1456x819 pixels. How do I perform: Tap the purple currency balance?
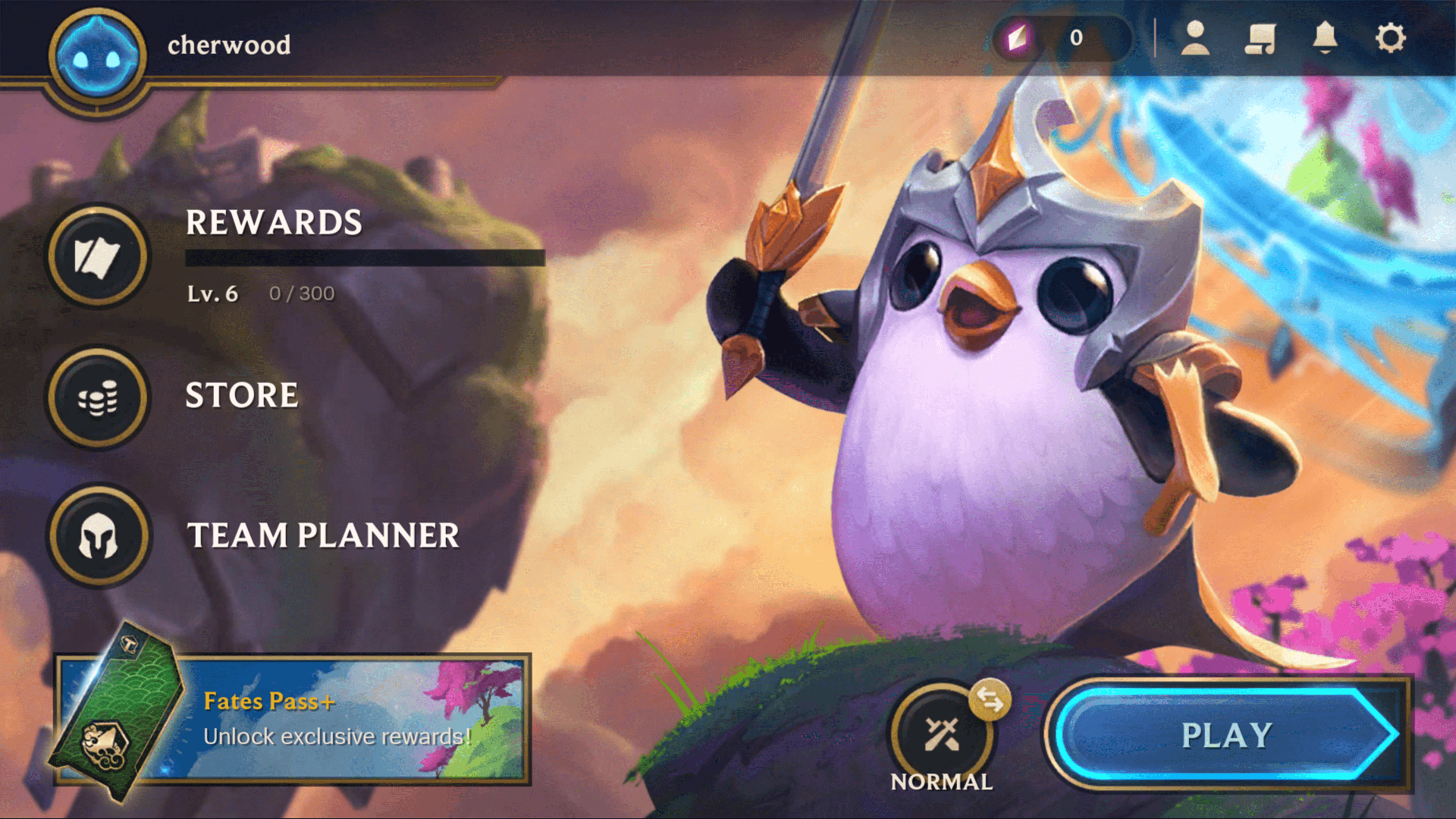pos(1062,38)
